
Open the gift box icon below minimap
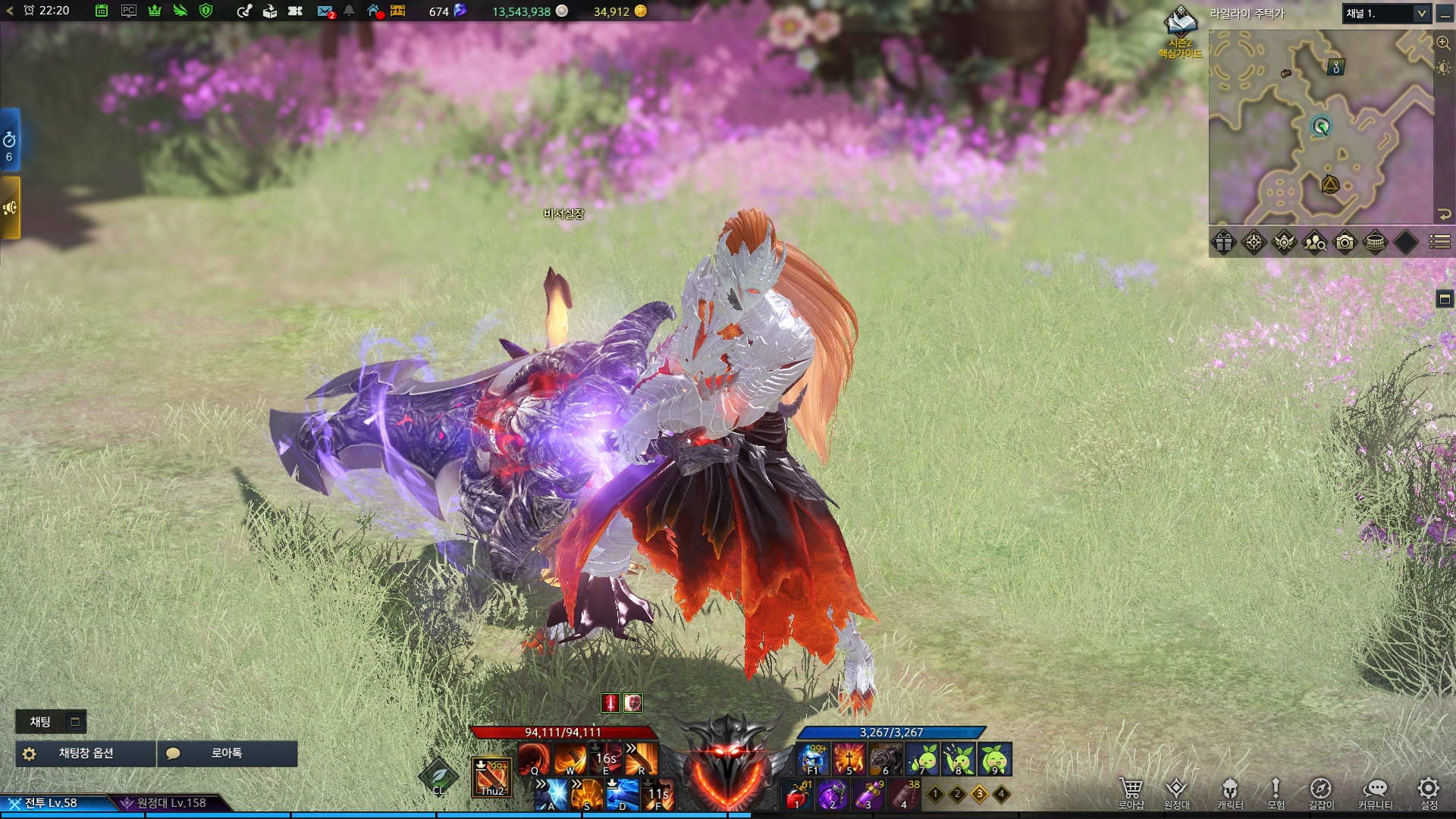(x=1224, y=243)
